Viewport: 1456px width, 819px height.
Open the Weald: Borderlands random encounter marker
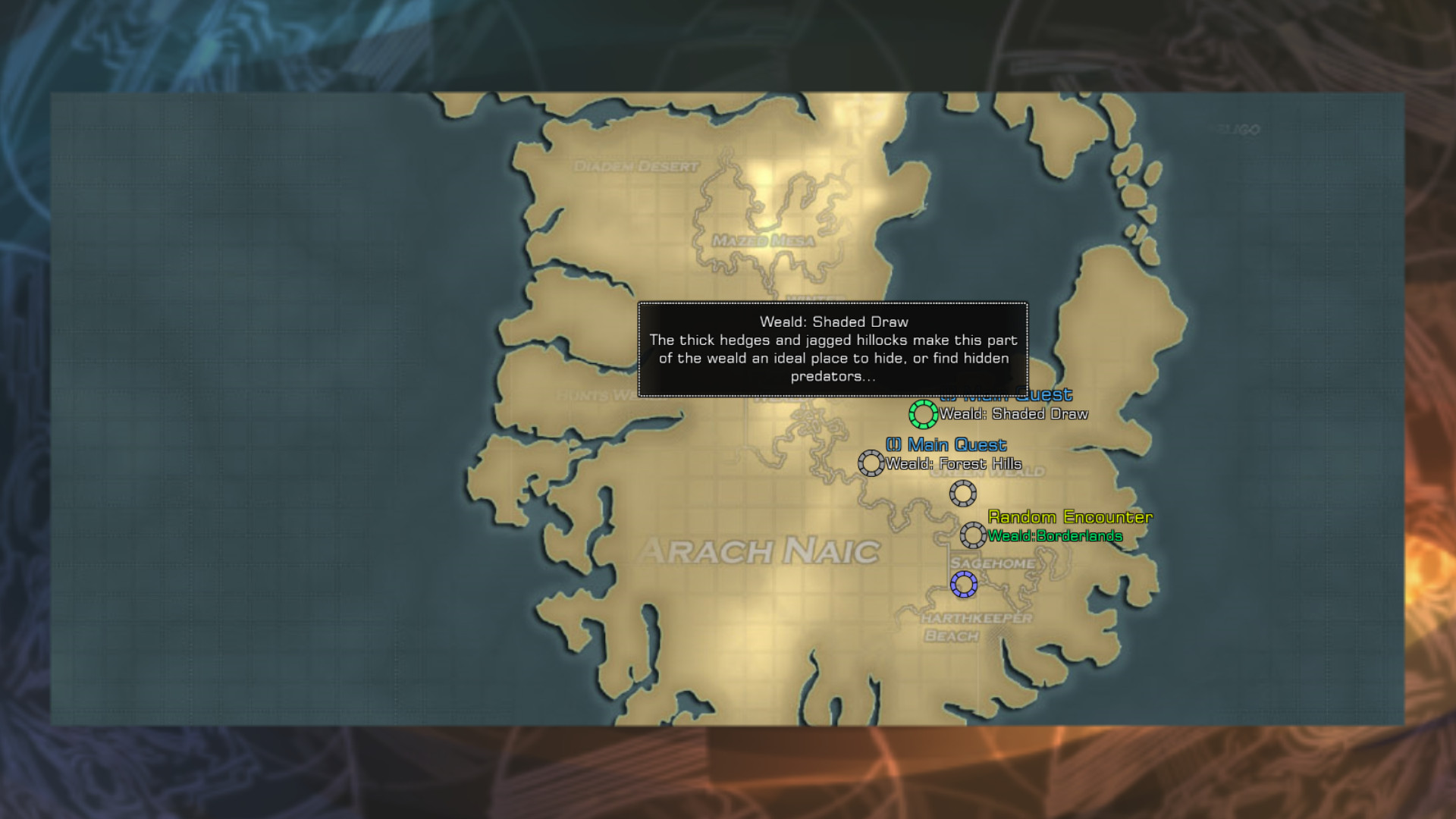(x=973, y=535)
